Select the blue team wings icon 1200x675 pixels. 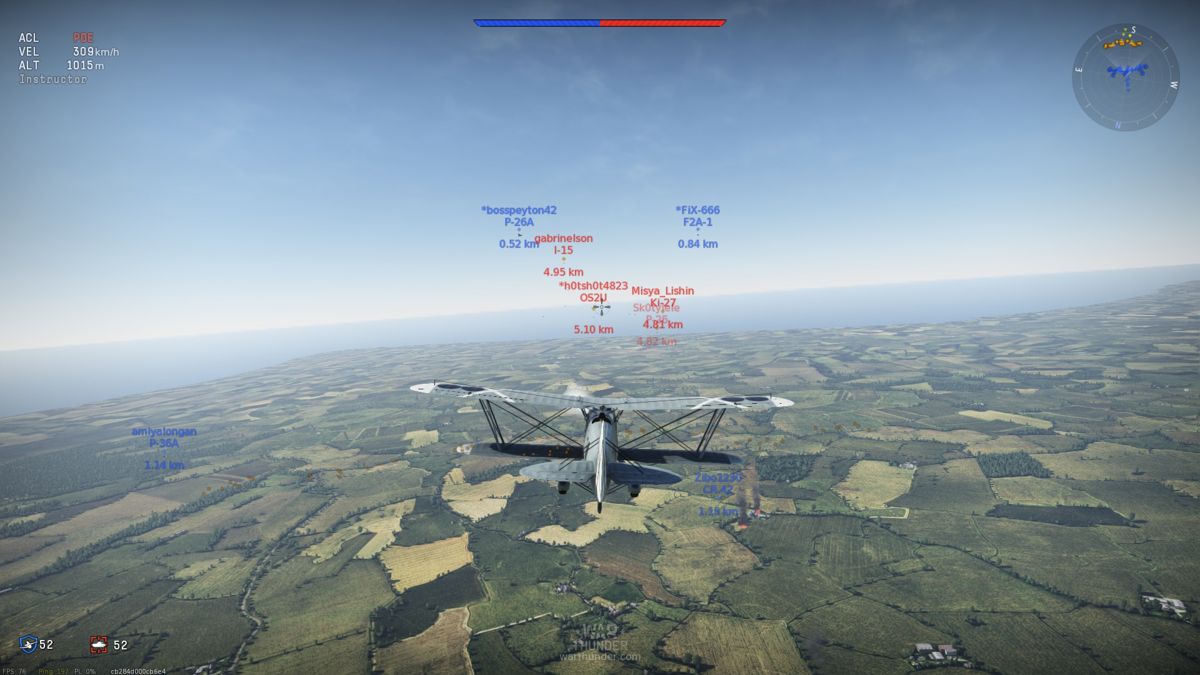click(28, 645)
